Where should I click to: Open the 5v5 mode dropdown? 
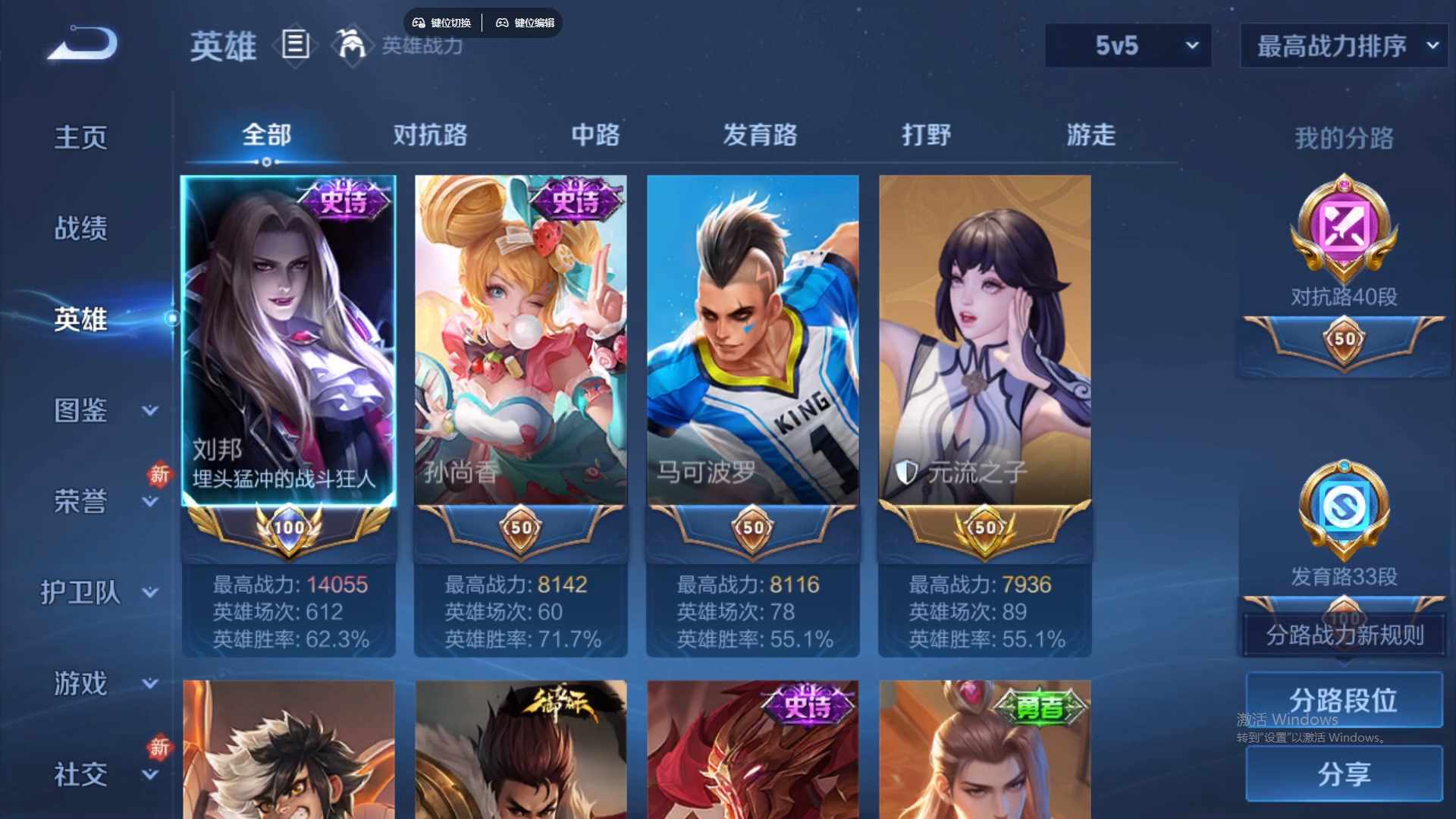tap(1128, 45)
